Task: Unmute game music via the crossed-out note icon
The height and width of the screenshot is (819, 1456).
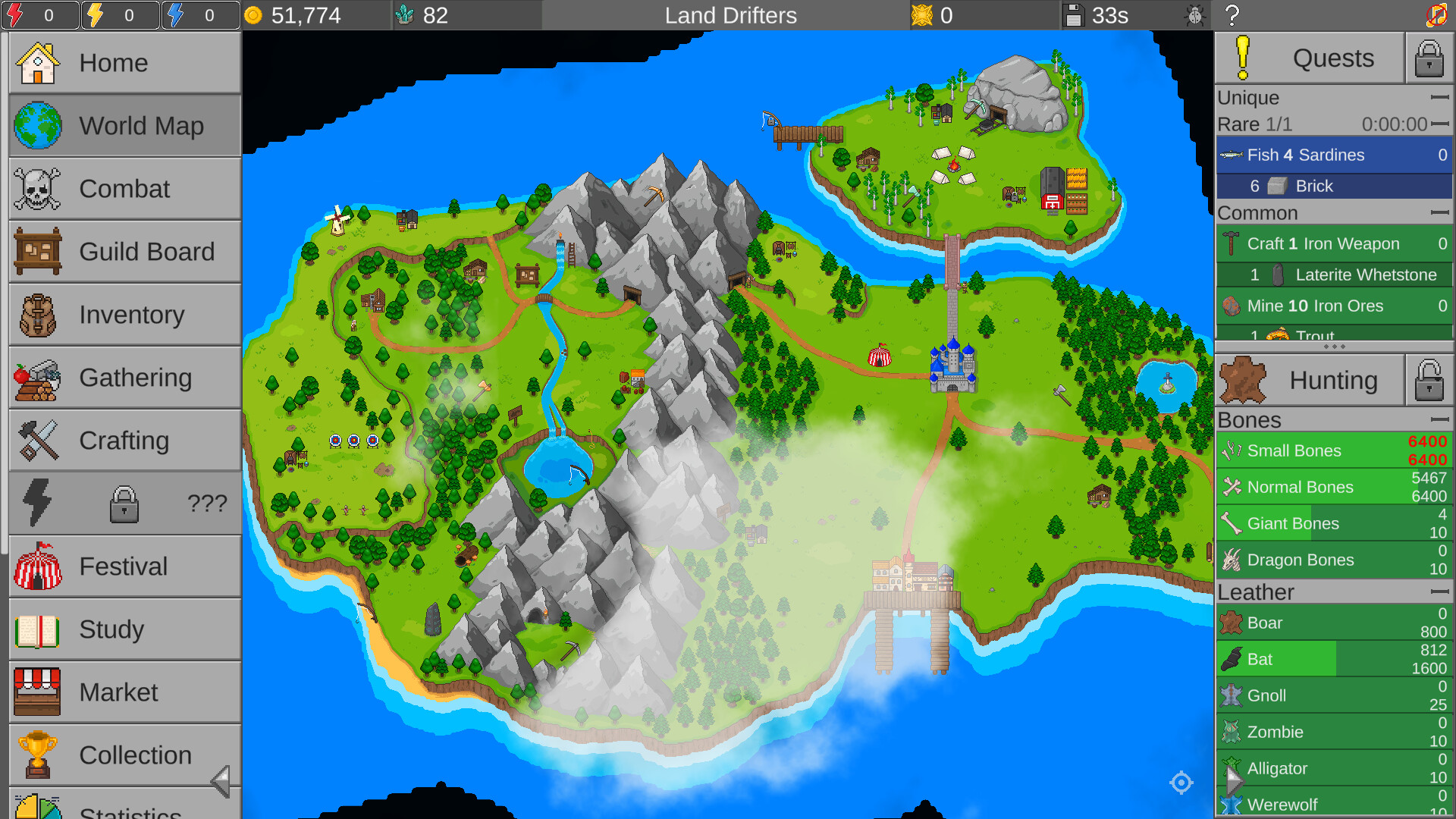Action: click(1439, 15)
